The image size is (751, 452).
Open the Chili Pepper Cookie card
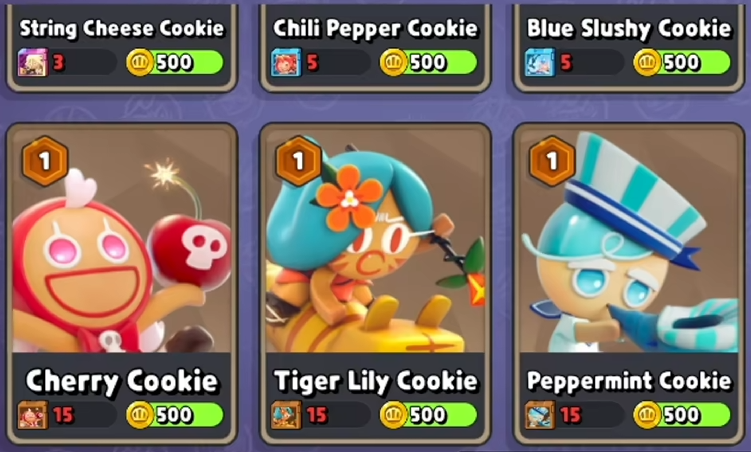coord(375,28)
